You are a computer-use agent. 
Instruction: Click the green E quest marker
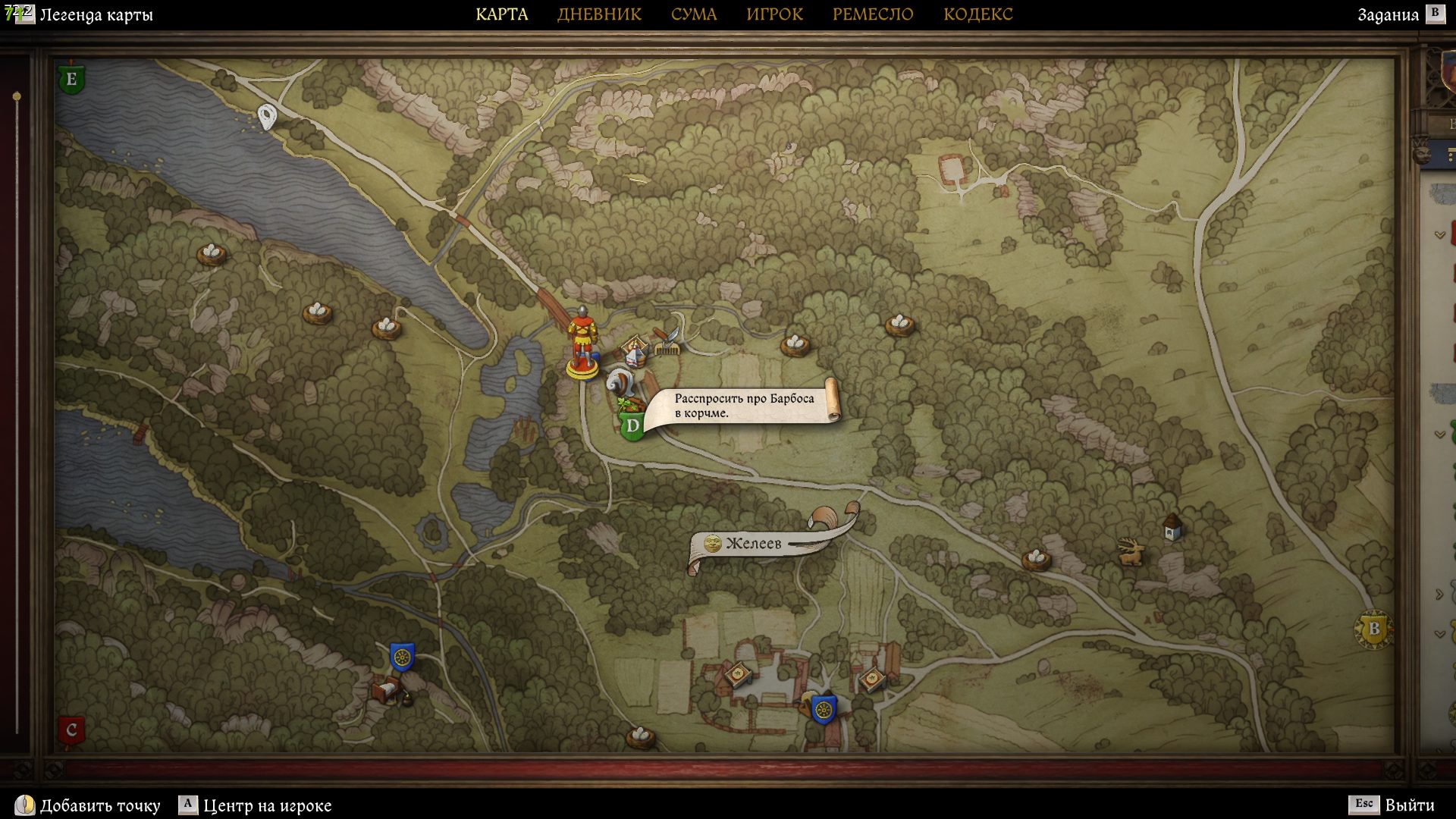(71, 79)
